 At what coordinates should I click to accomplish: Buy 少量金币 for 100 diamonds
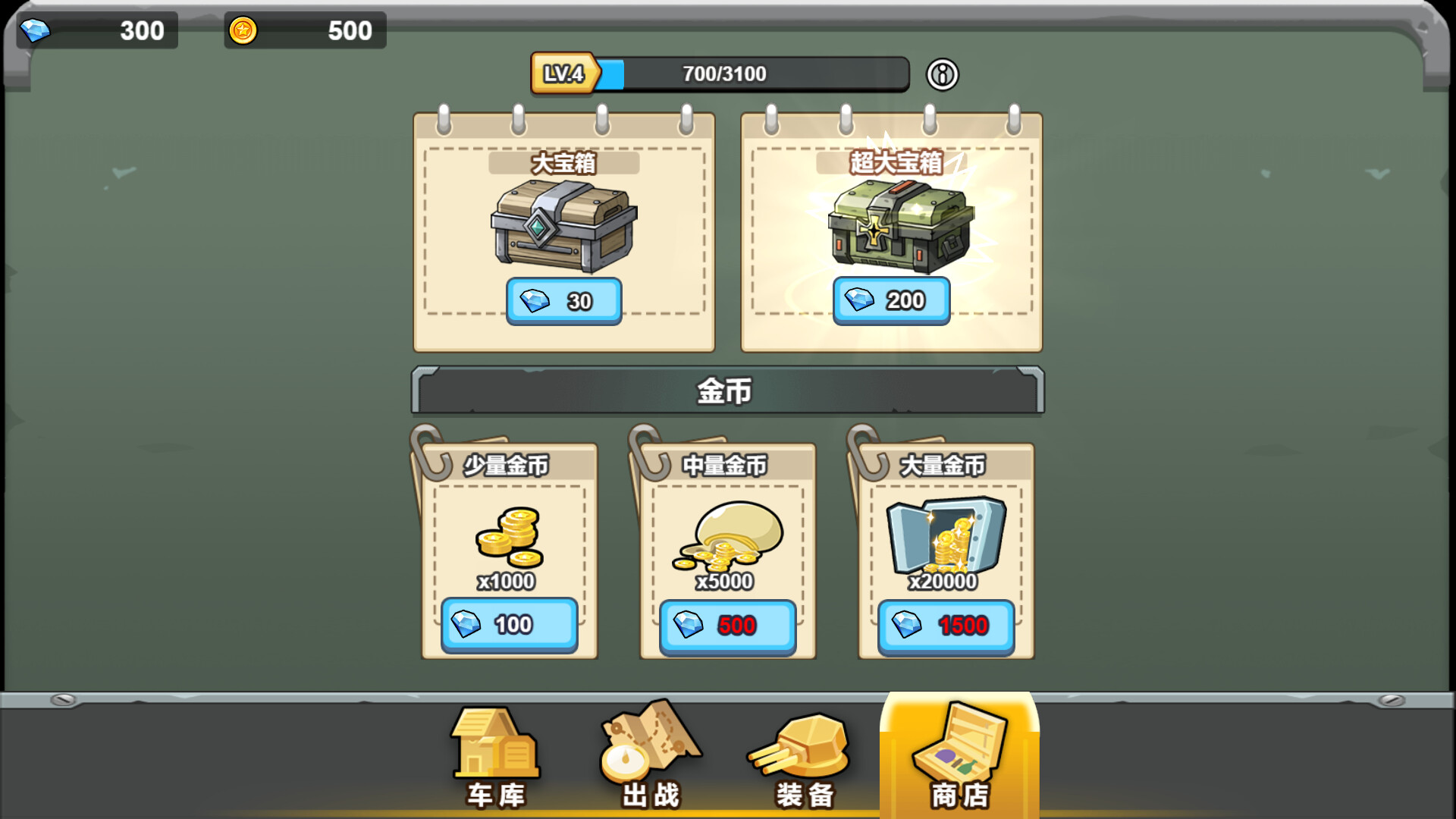(x=509, y=624)
